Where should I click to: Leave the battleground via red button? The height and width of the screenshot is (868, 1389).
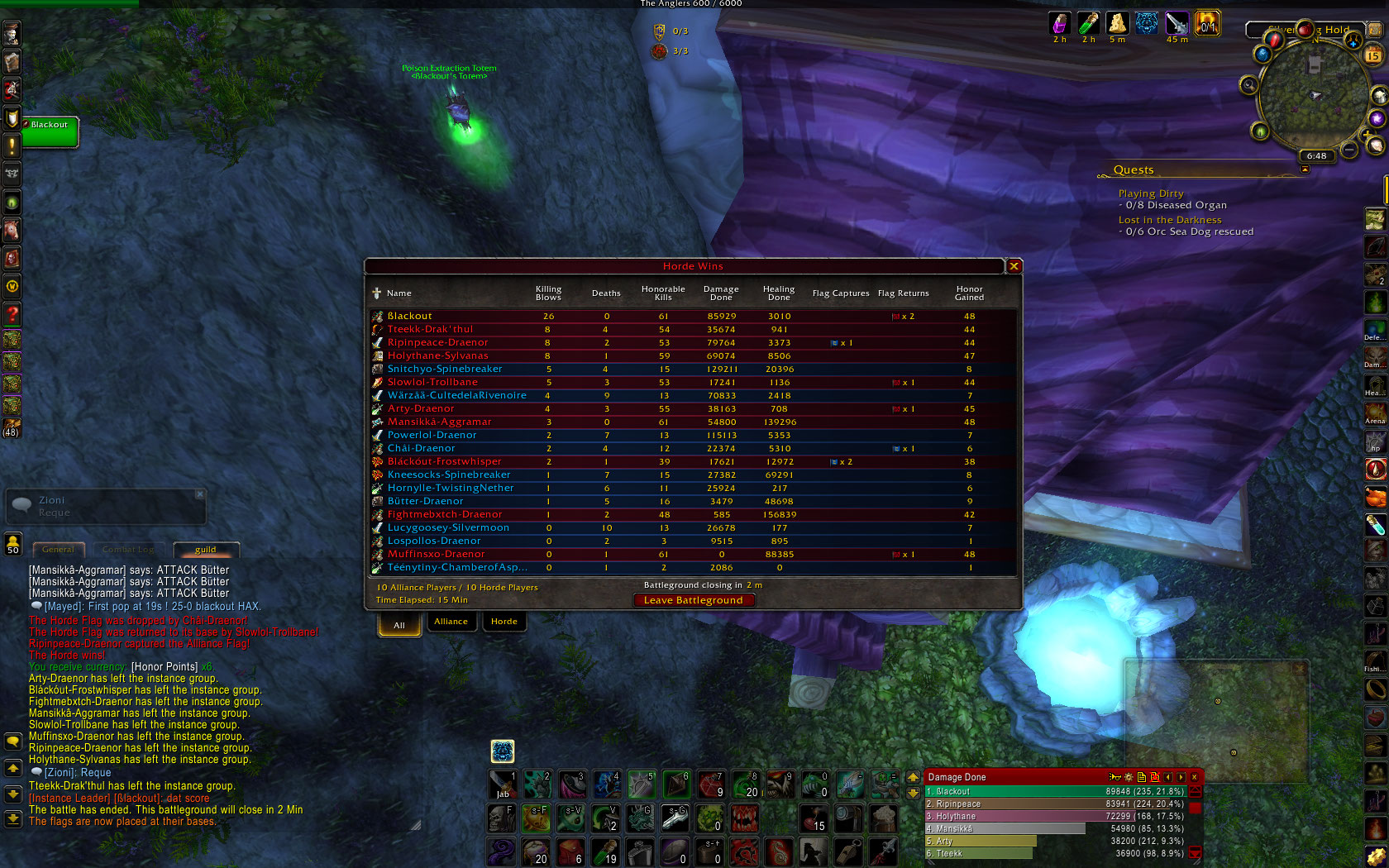coord(693,600)
